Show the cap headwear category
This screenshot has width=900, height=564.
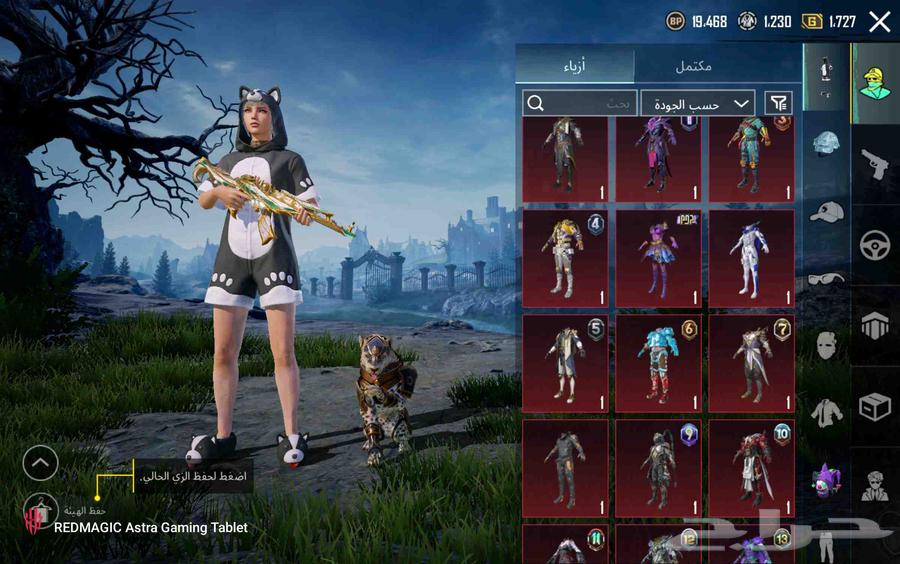826,211
